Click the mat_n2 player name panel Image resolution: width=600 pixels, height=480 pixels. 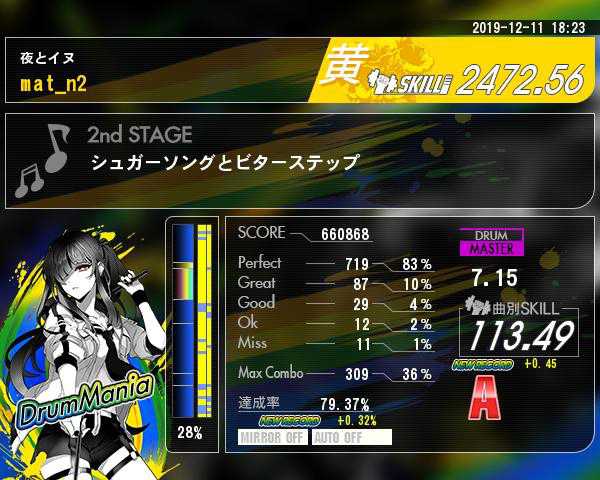pos(160,72)
